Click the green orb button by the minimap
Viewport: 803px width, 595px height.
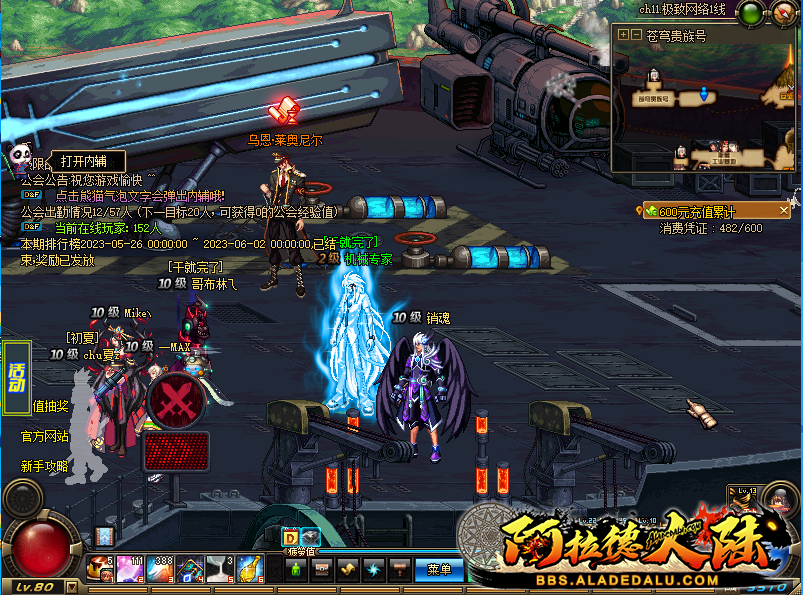(x=750, y=12)
